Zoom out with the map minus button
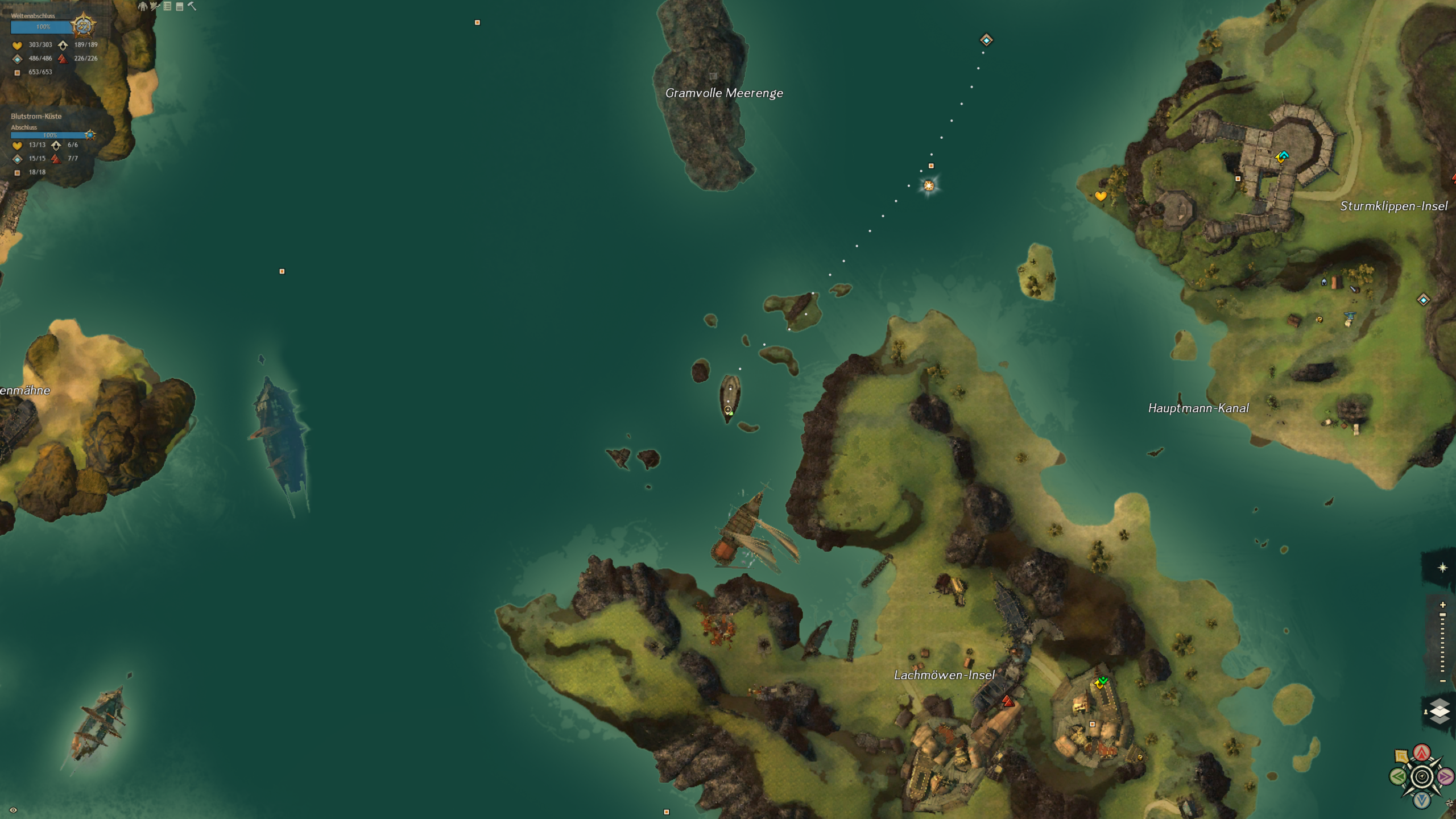1456x819 pixels. [1442, 681]
